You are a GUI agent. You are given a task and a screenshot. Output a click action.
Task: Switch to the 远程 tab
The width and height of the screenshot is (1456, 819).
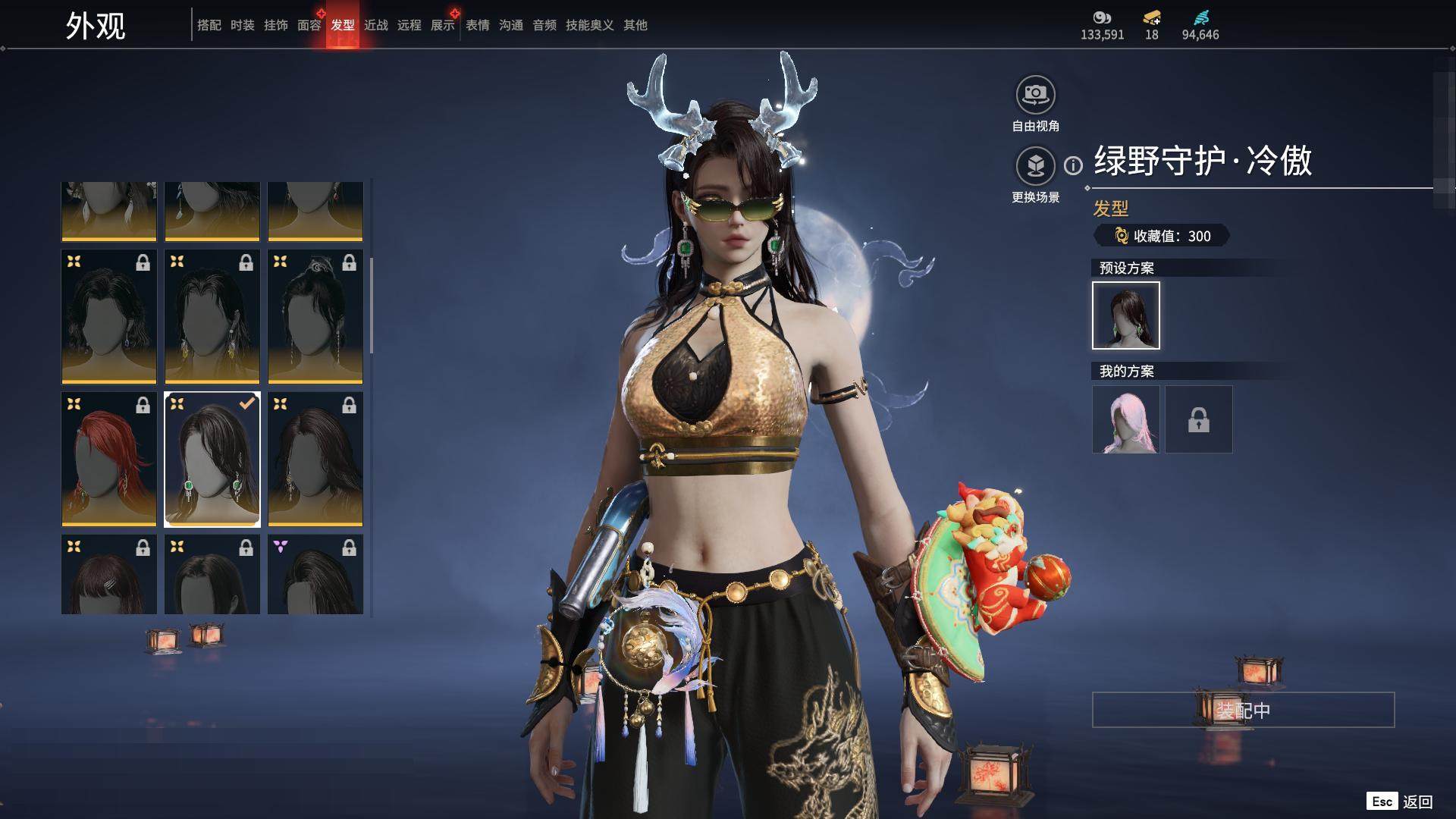[x=409, y=25]
